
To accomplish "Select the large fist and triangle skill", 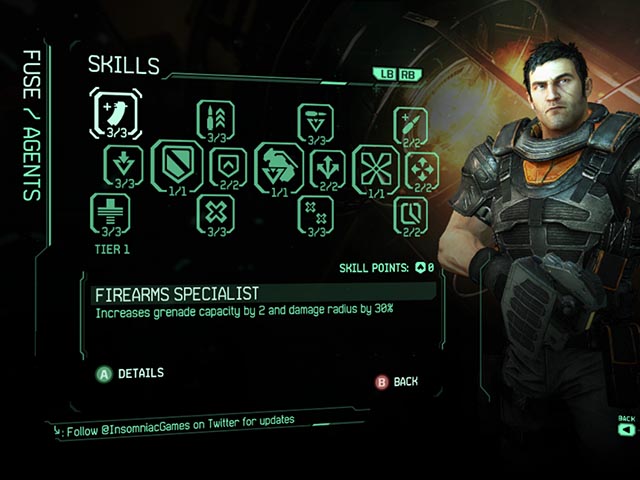I will (x=278, y=163).
